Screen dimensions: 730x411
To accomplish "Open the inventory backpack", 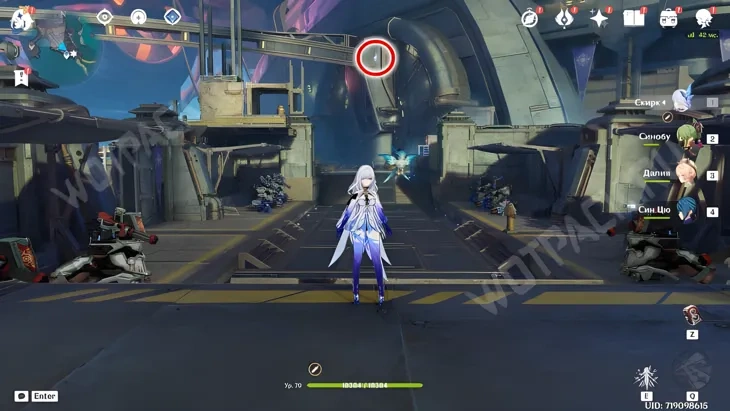I will 668,18.
